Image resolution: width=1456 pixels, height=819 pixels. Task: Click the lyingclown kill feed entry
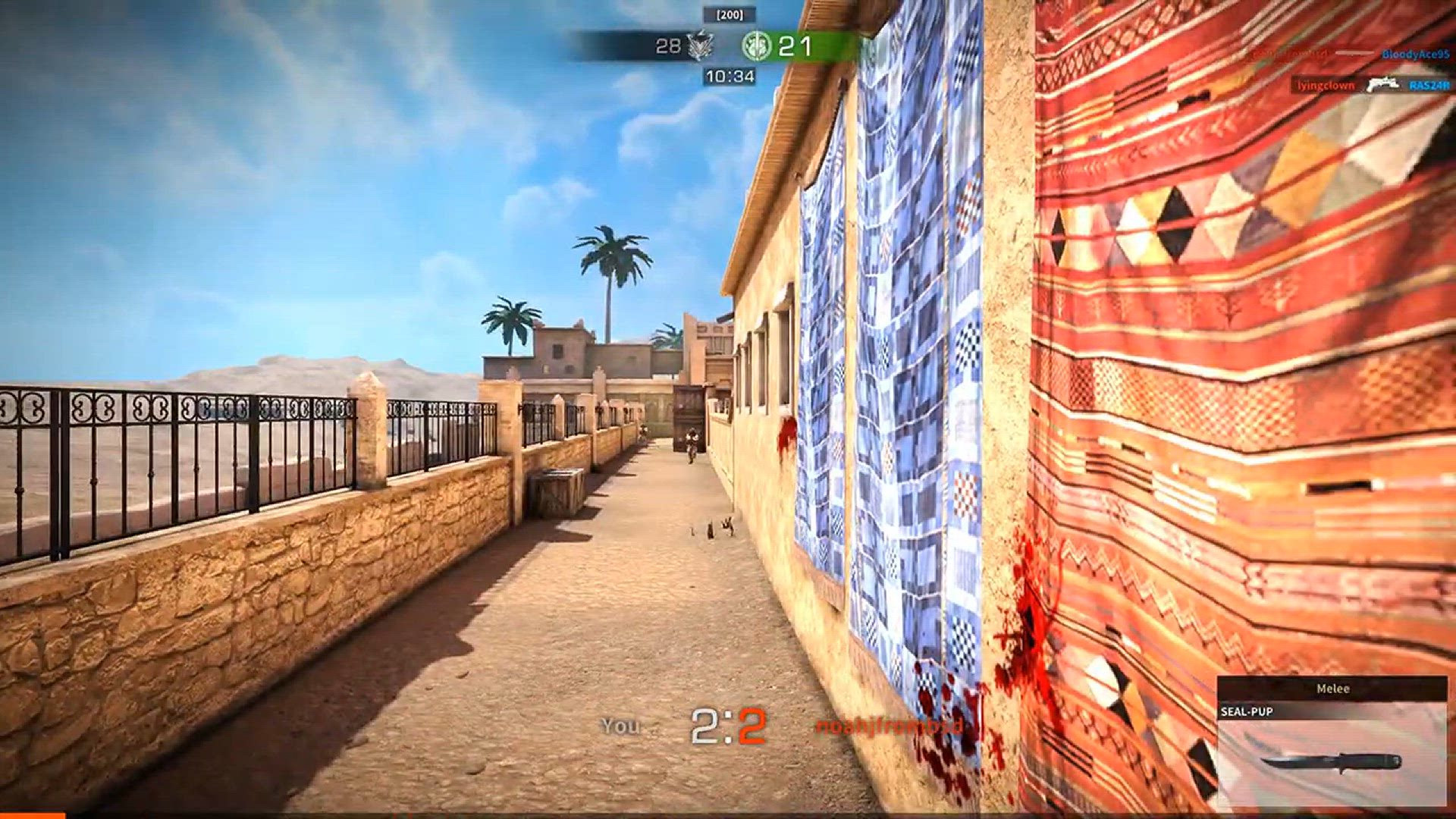[1325, 85]
